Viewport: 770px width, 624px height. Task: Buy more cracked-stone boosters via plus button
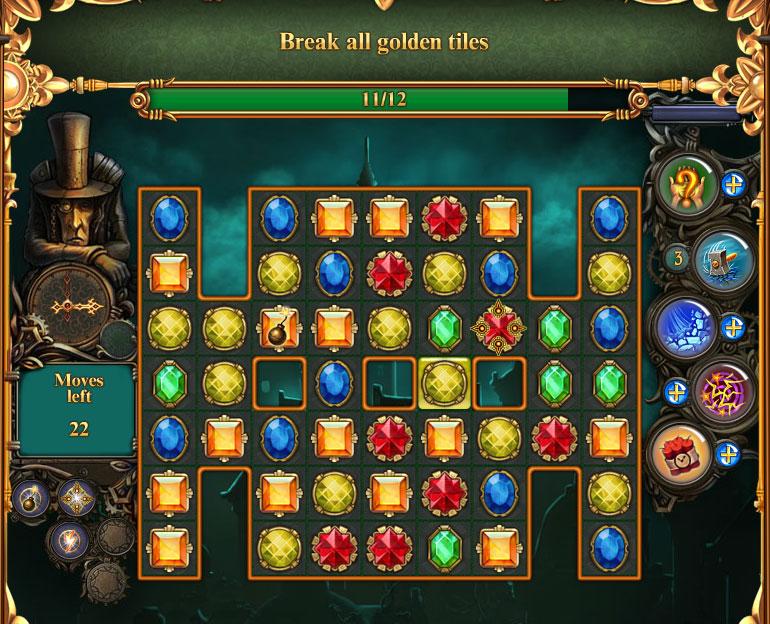click(733, 328)
